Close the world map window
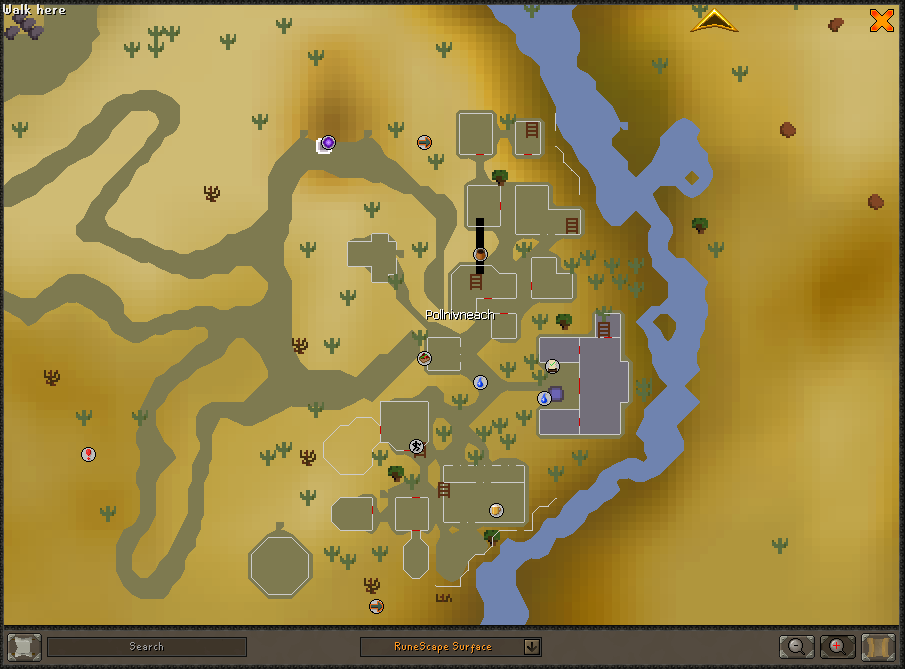905x669 pixels. [881, 20]
